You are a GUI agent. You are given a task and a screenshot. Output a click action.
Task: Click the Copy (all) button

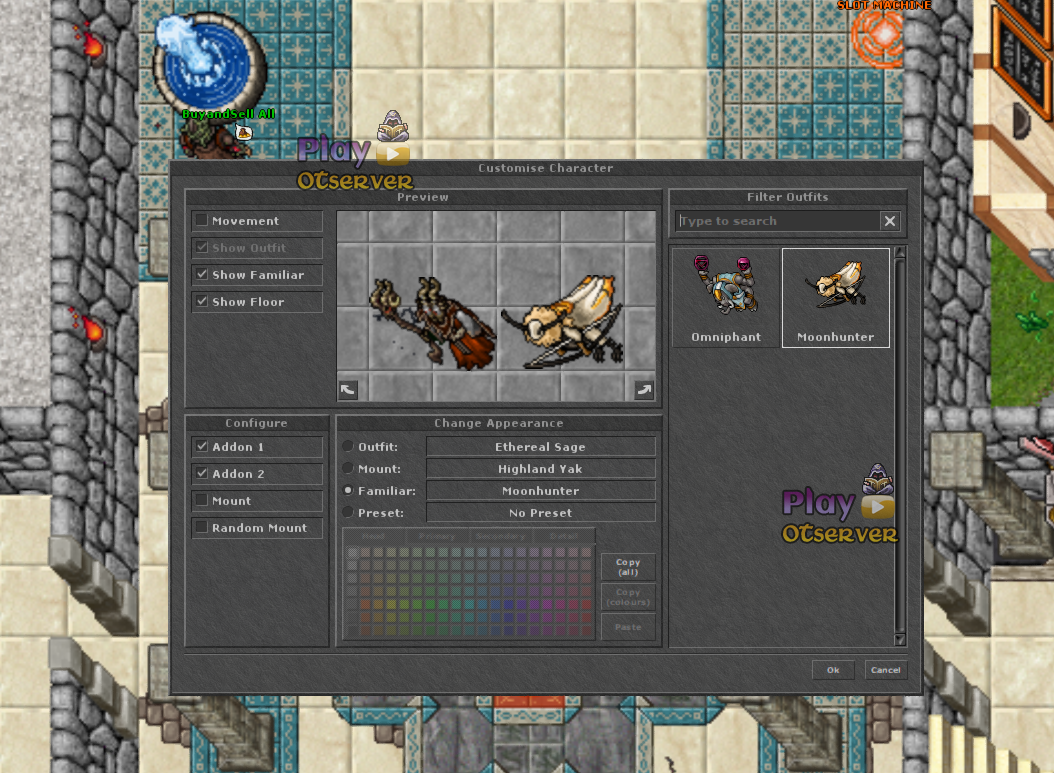pyautogui.click(x=628, y=567)
